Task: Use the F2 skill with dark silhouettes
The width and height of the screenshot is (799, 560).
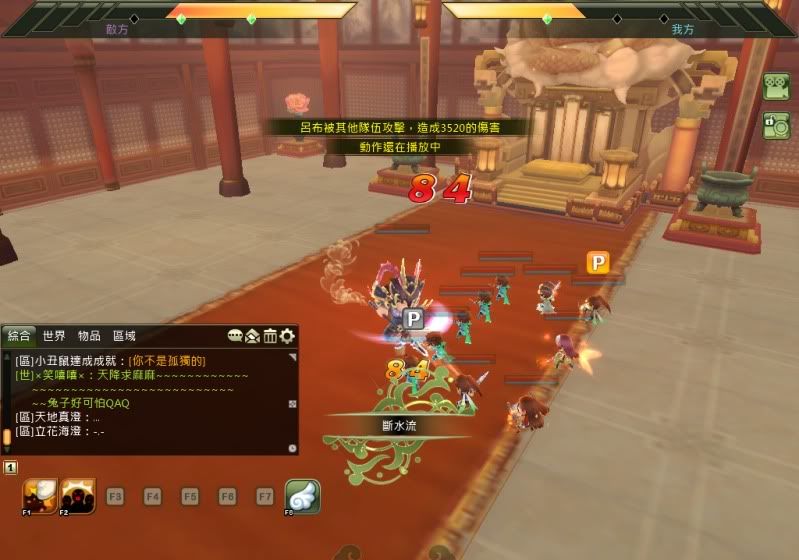Action: tap(78, 496)
